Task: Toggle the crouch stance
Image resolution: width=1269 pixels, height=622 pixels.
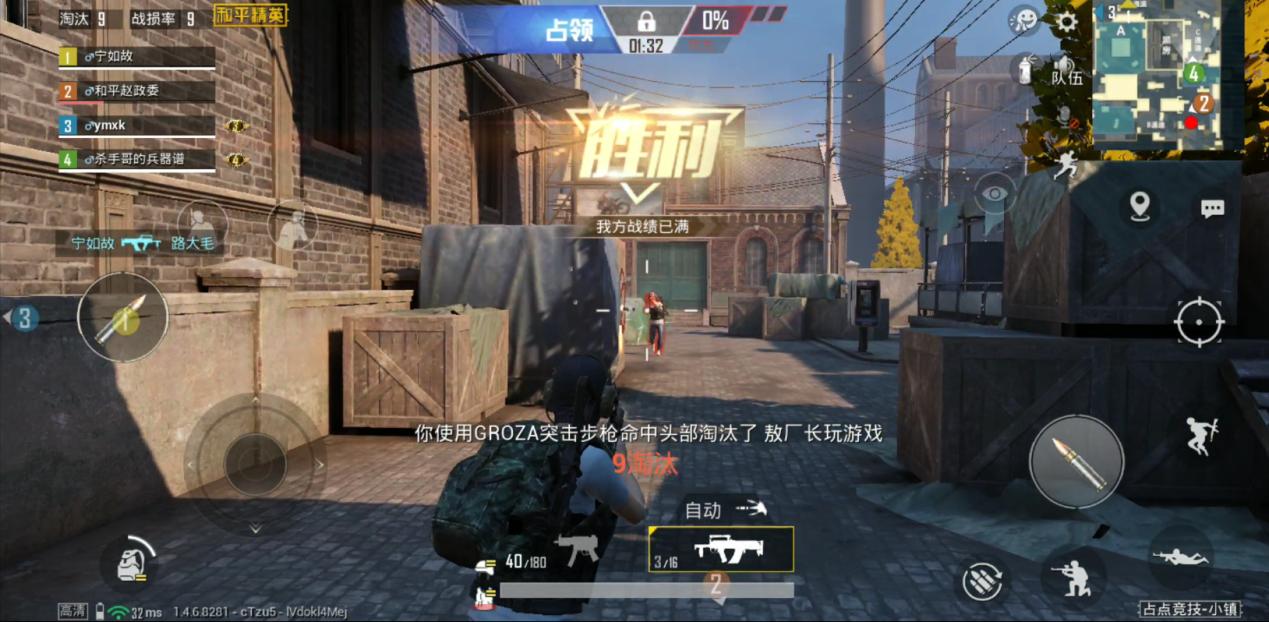Action: pyautogui.click(x=1074, y=577)
